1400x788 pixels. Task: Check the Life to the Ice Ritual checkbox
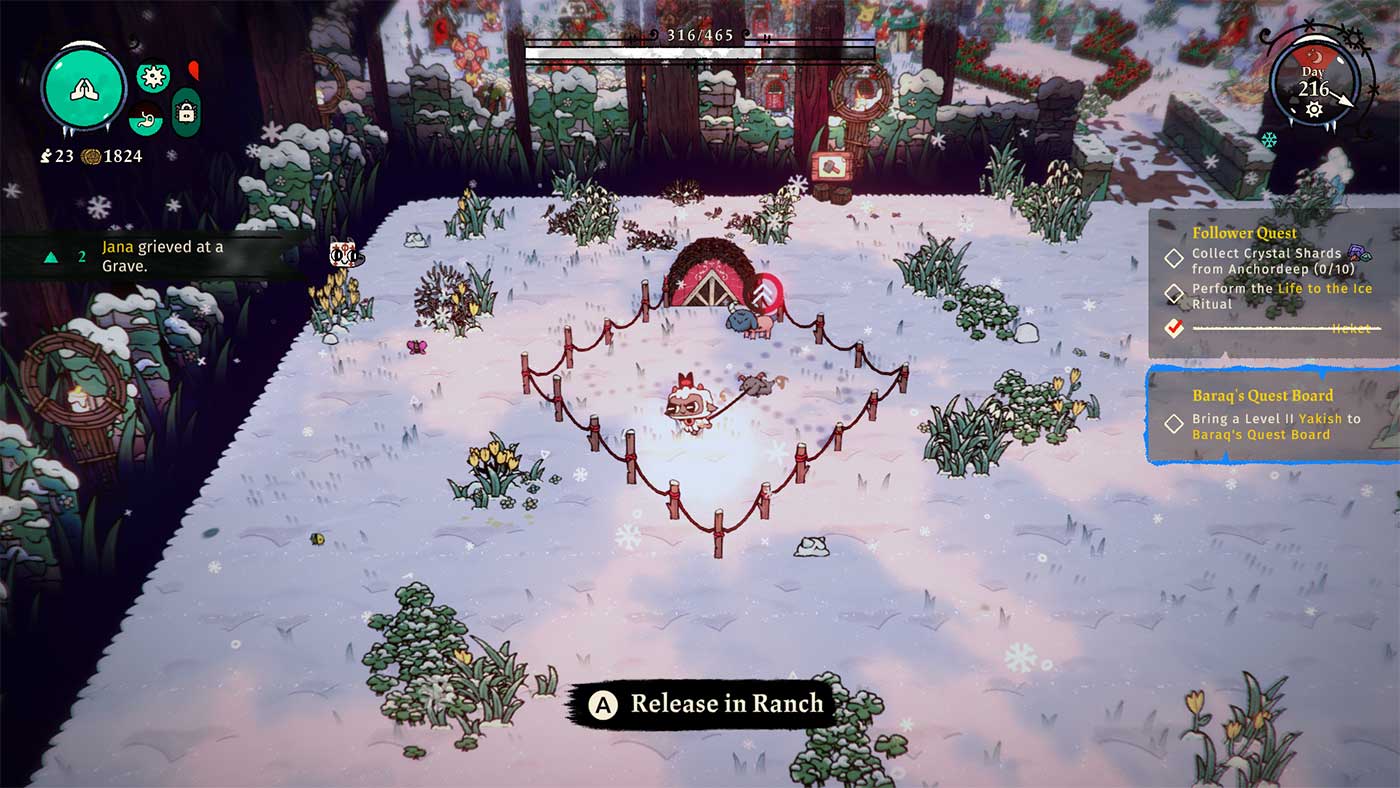click(1173, 292)
